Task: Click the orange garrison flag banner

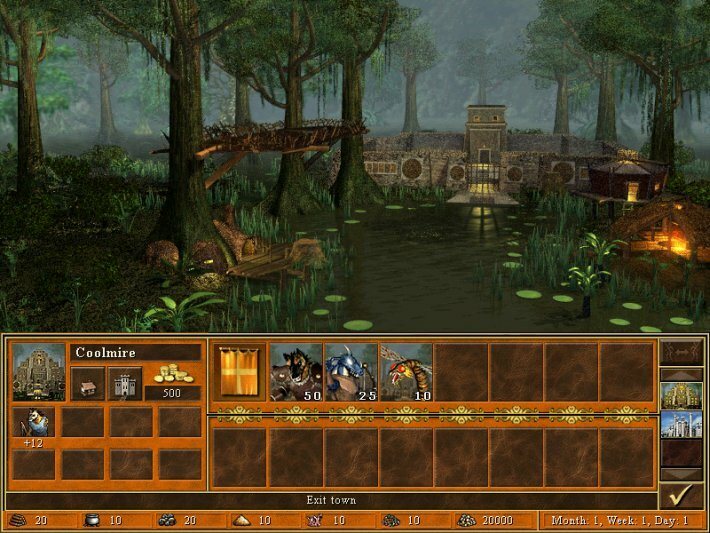Action: click(240, 372)
